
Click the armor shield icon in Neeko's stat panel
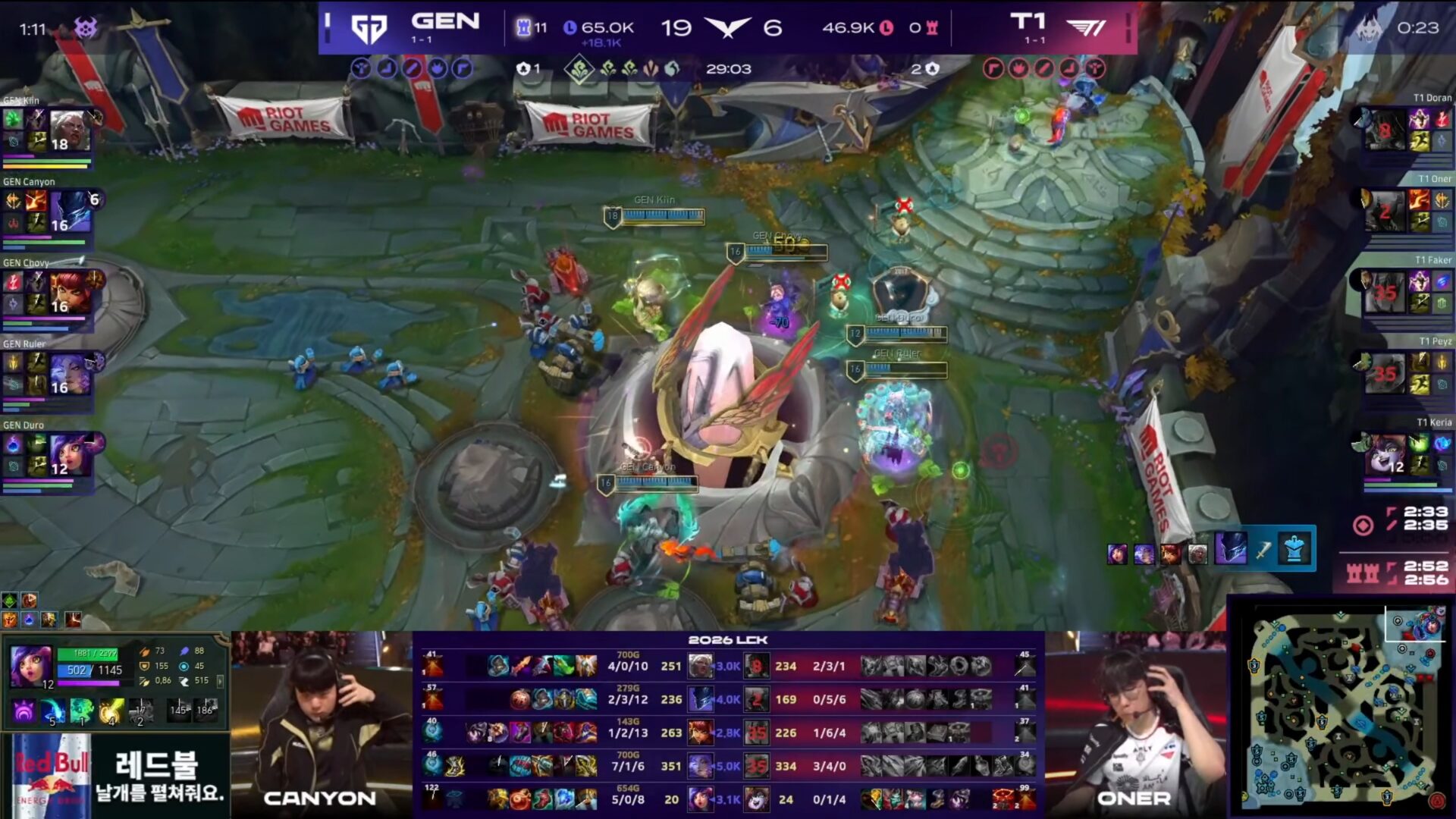click(x=145, y=666)
